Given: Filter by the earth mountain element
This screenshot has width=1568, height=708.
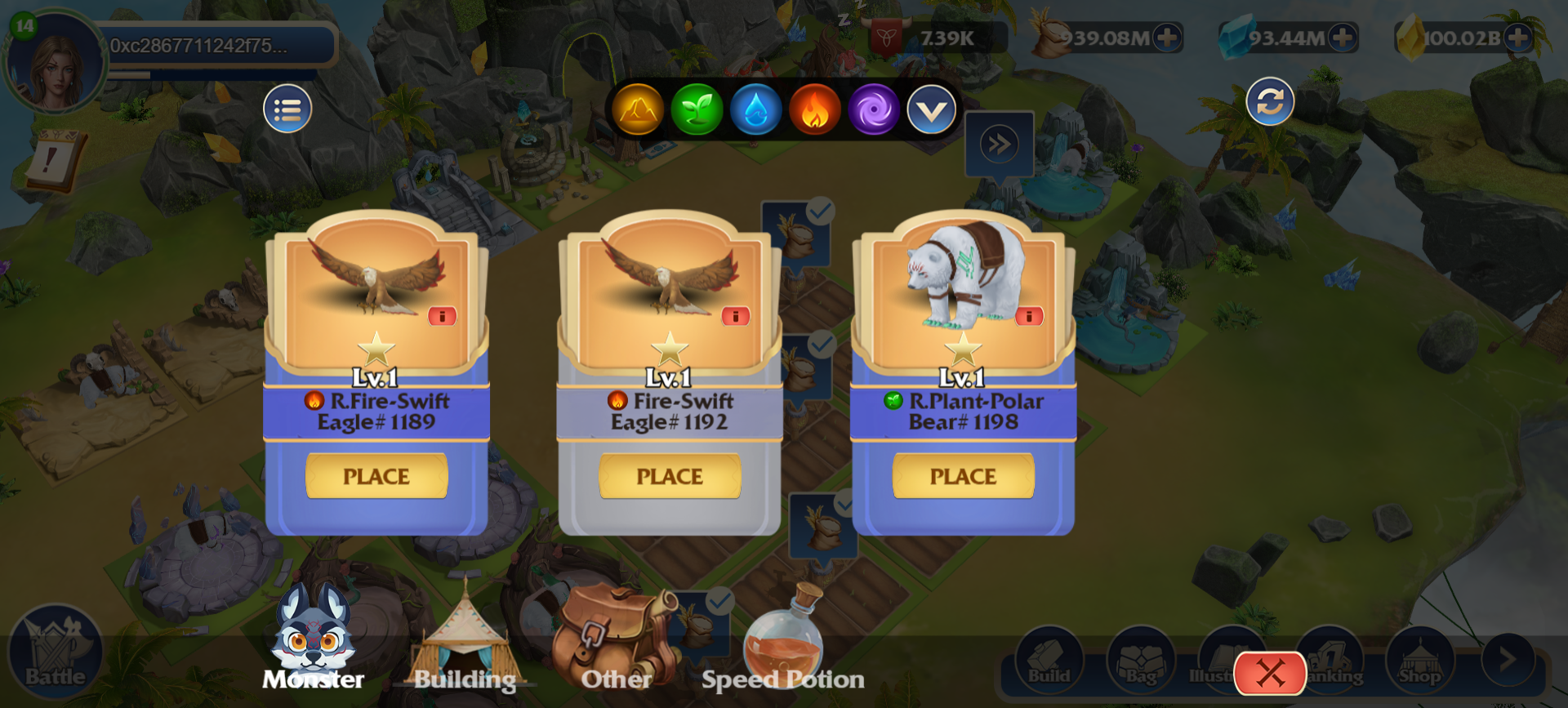Looking at the screenshot, I should coord(638,109).
